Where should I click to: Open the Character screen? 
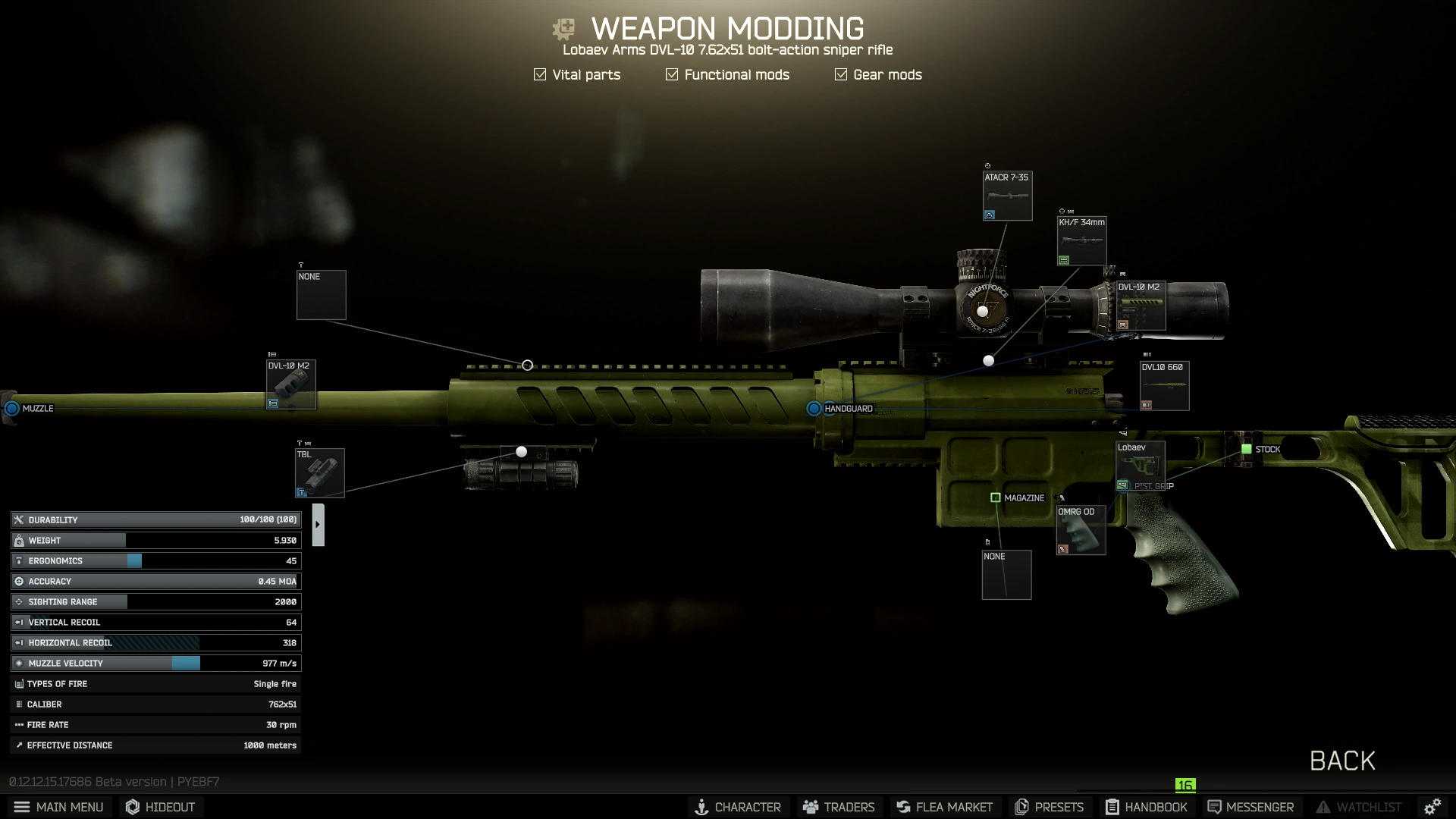[x=738, y=807]
